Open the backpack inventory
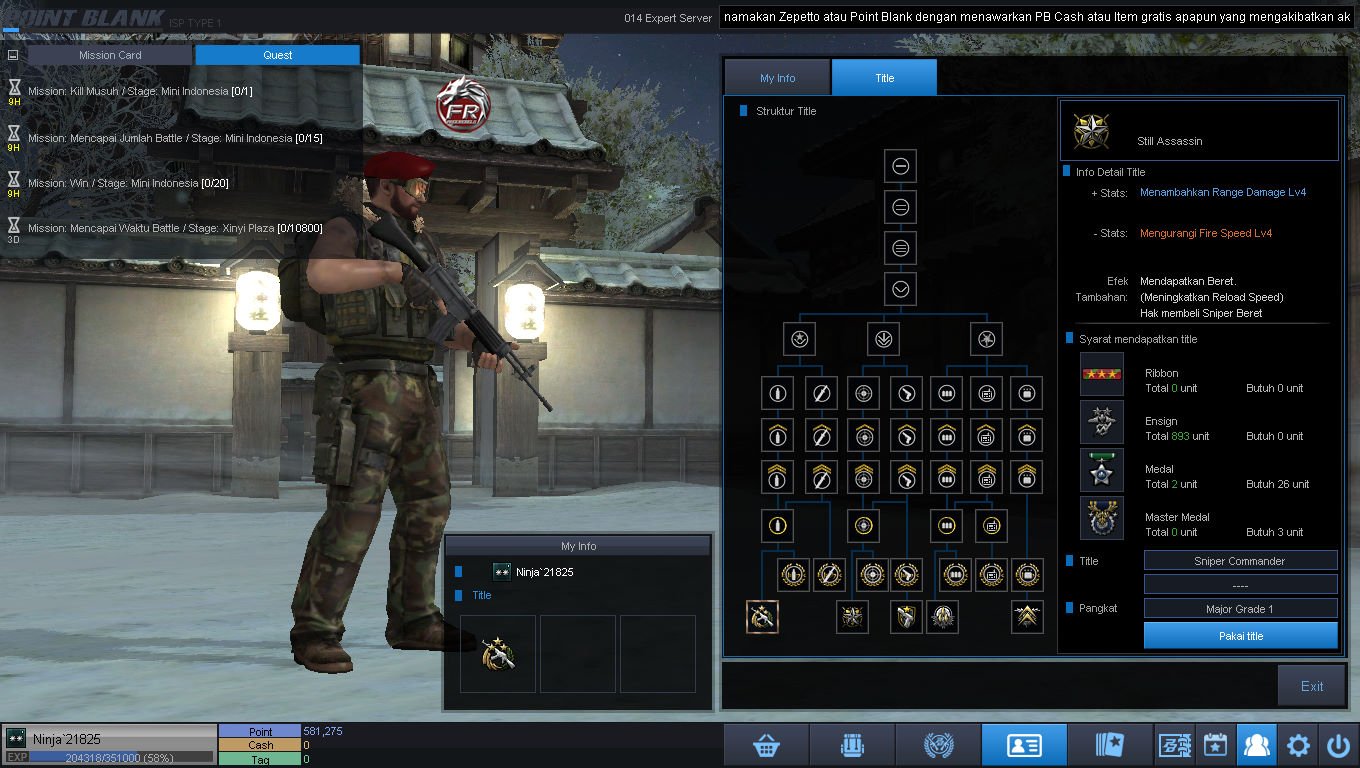Screen dimensions: 1360x768 point(852,745)
